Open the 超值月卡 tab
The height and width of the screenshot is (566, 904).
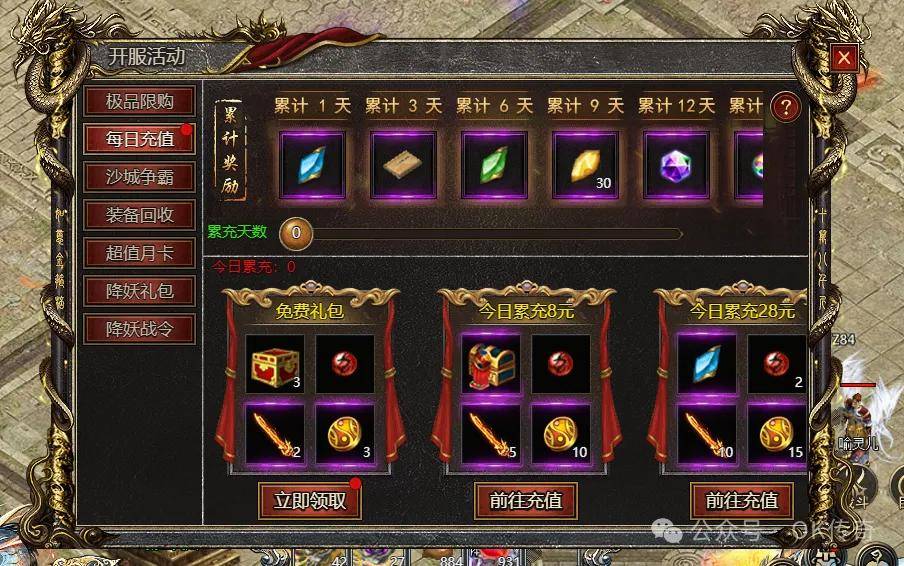pyautogui.click(x=140, y=253)
